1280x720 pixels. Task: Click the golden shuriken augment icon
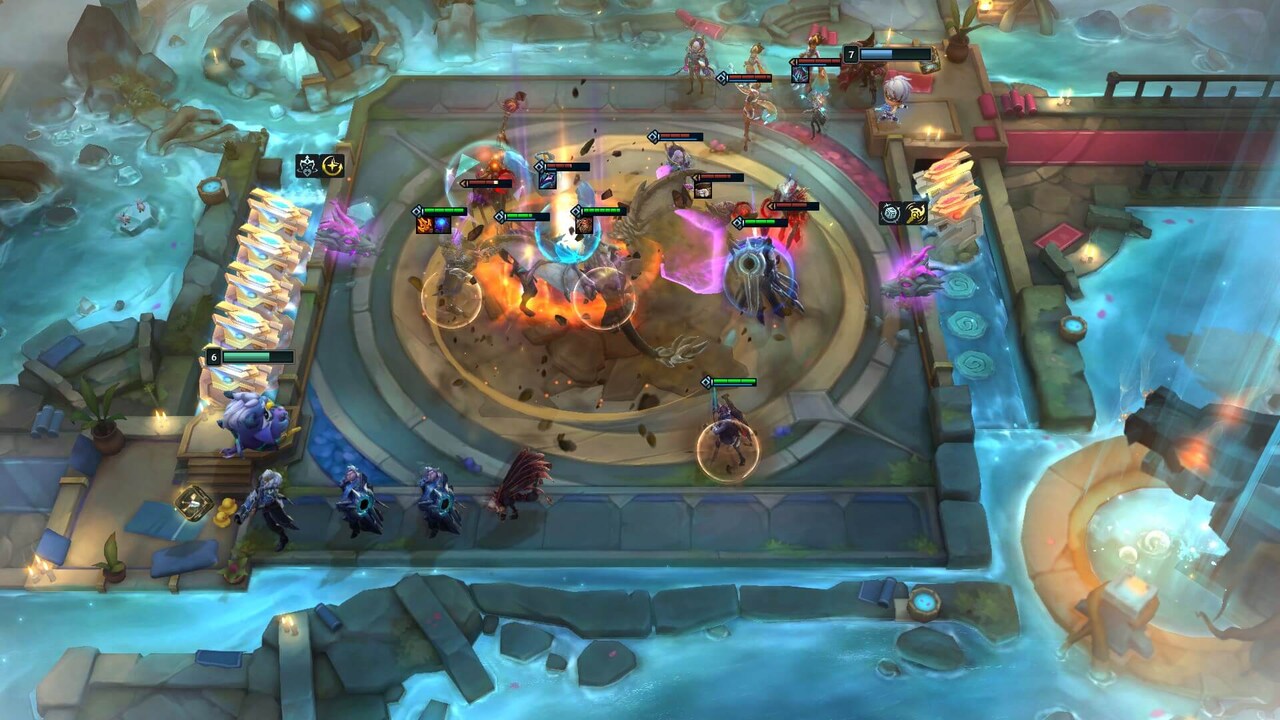click(915, 211)
